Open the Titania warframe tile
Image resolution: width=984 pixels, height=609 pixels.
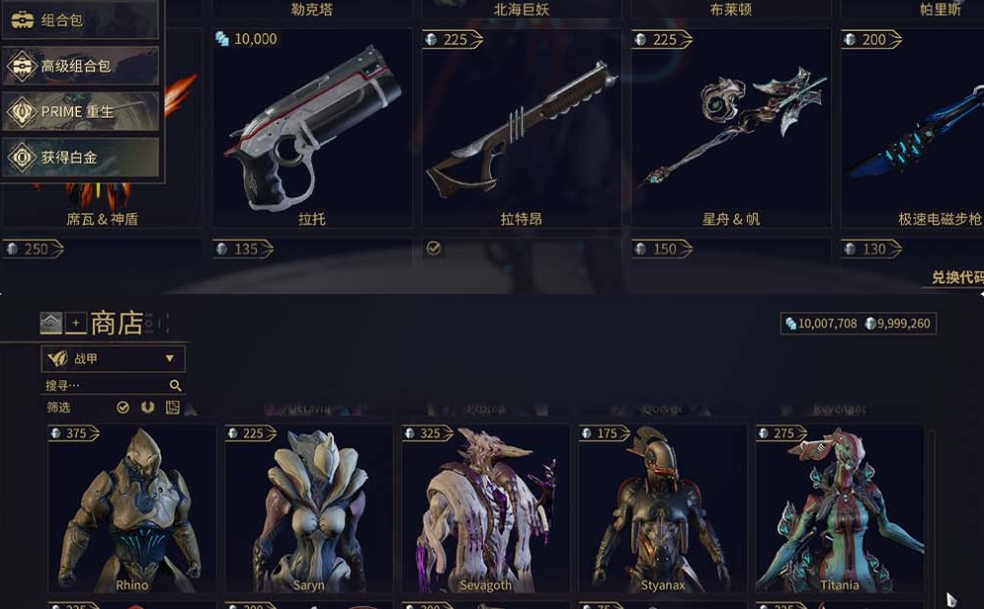click(840, 510)
